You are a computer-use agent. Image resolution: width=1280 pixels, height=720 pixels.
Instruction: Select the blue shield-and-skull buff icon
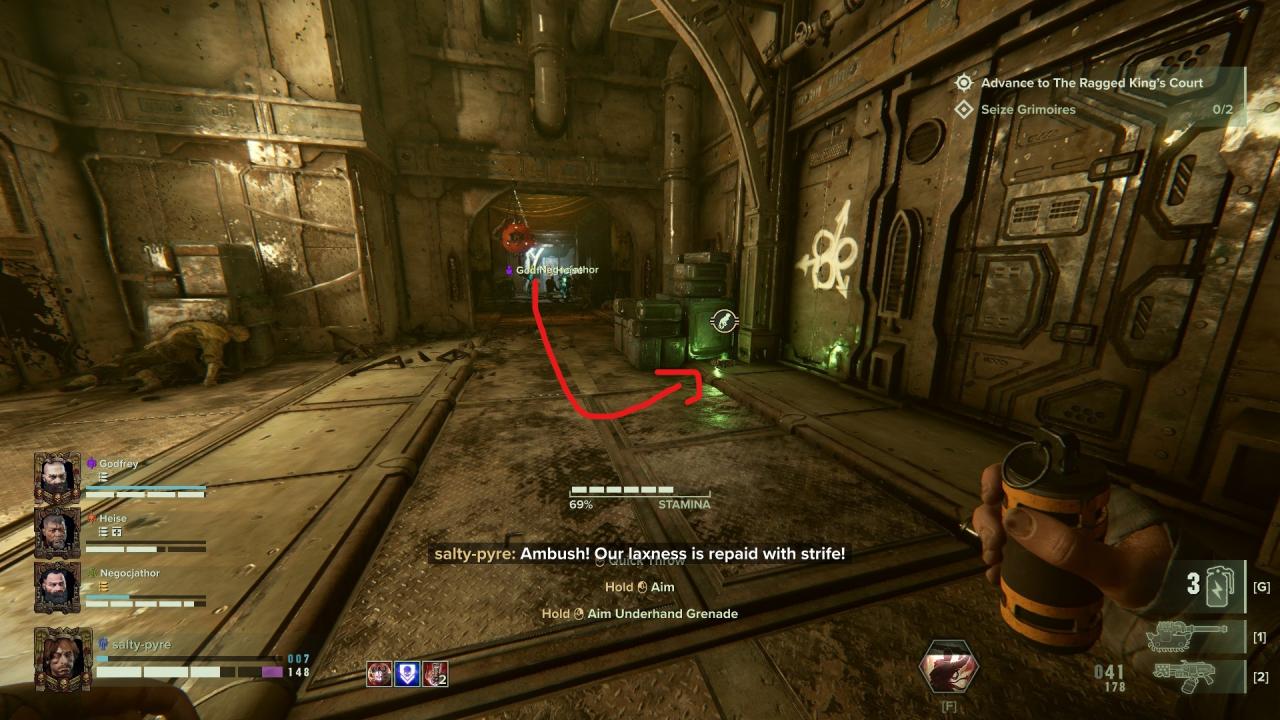(407, 674)
